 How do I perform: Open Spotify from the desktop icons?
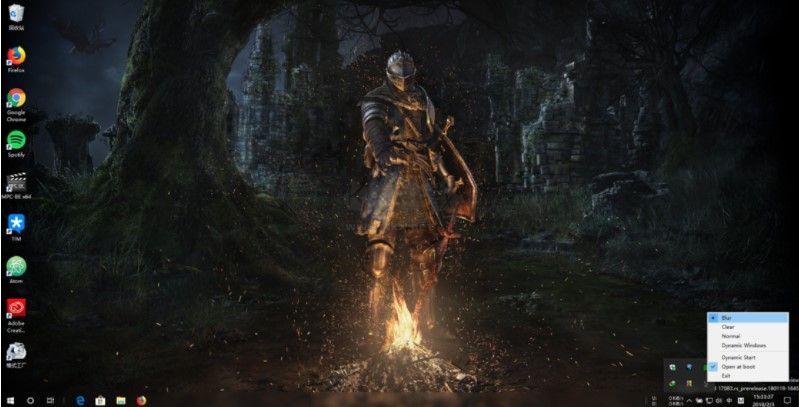pos(16,141)
